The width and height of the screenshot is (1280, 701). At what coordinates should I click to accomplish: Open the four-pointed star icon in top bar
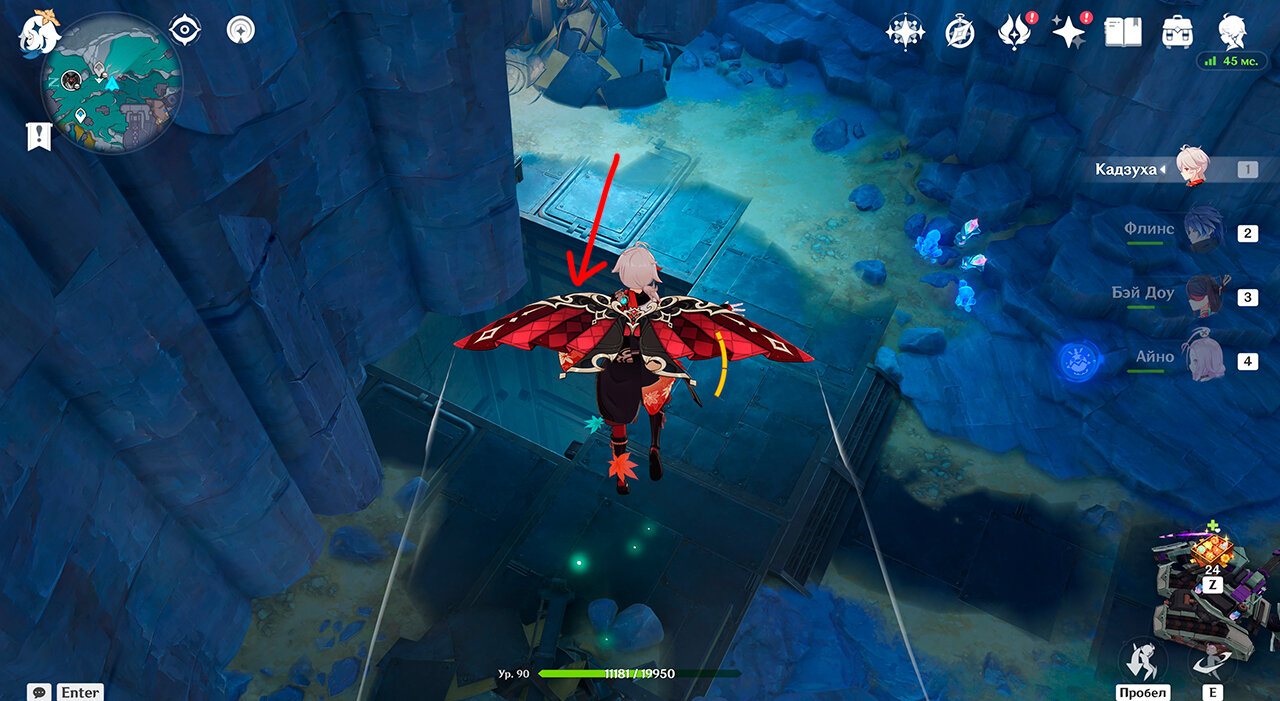903,32
